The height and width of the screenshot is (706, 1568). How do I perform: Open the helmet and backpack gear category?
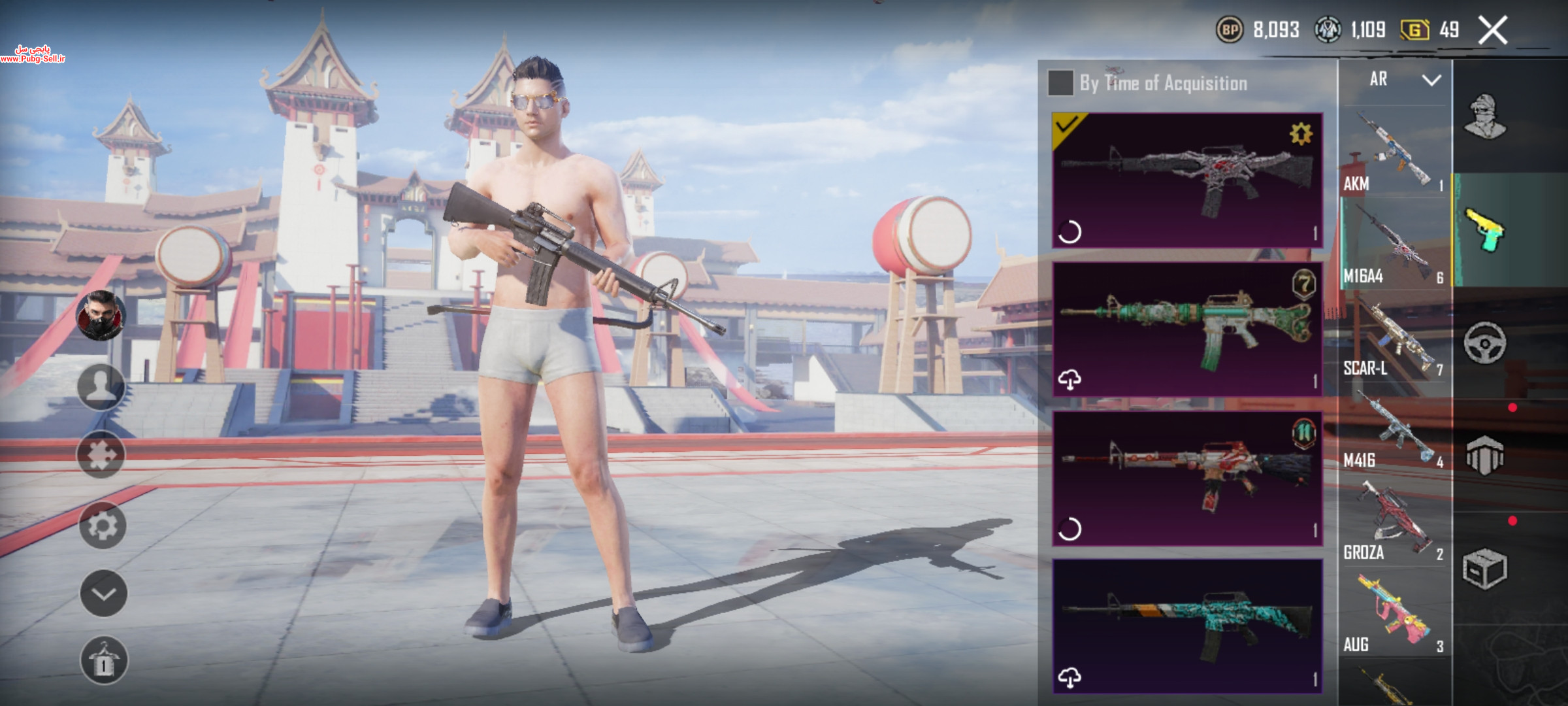(x=1484, y=455)
